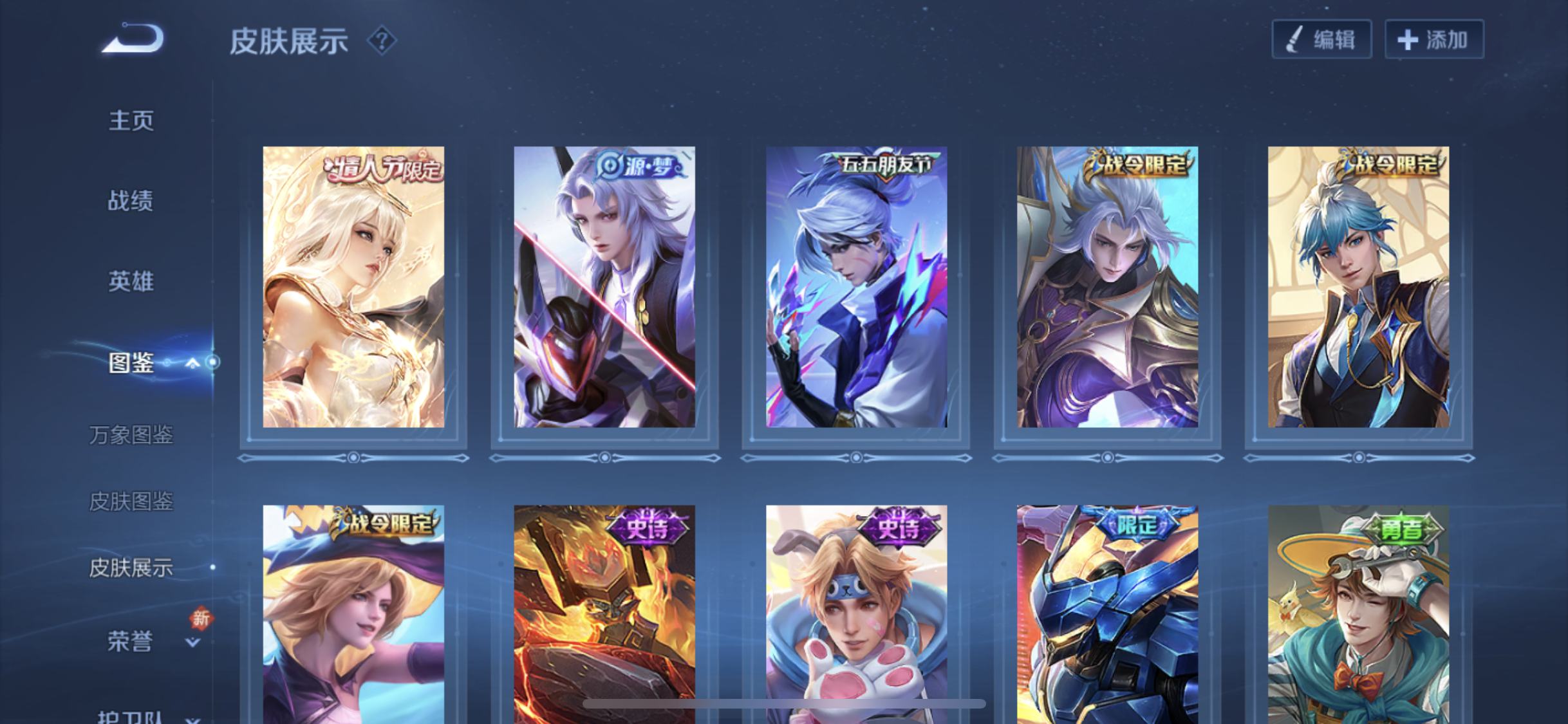
Task: Select the 情人节限定 skin card
Action: point(353,287)
